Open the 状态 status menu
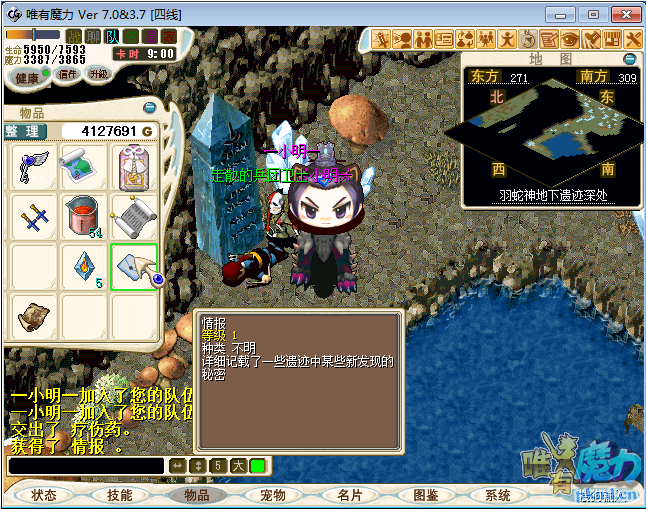The width and height of the screenshot is (646, 509). [44, 495]
